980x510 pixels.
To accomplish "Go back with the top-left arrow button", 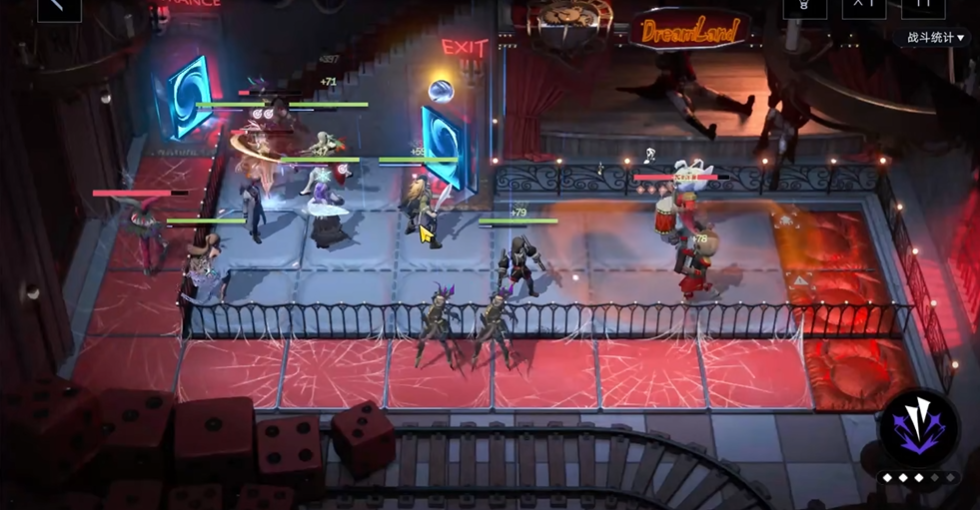I will click(57, 7).
